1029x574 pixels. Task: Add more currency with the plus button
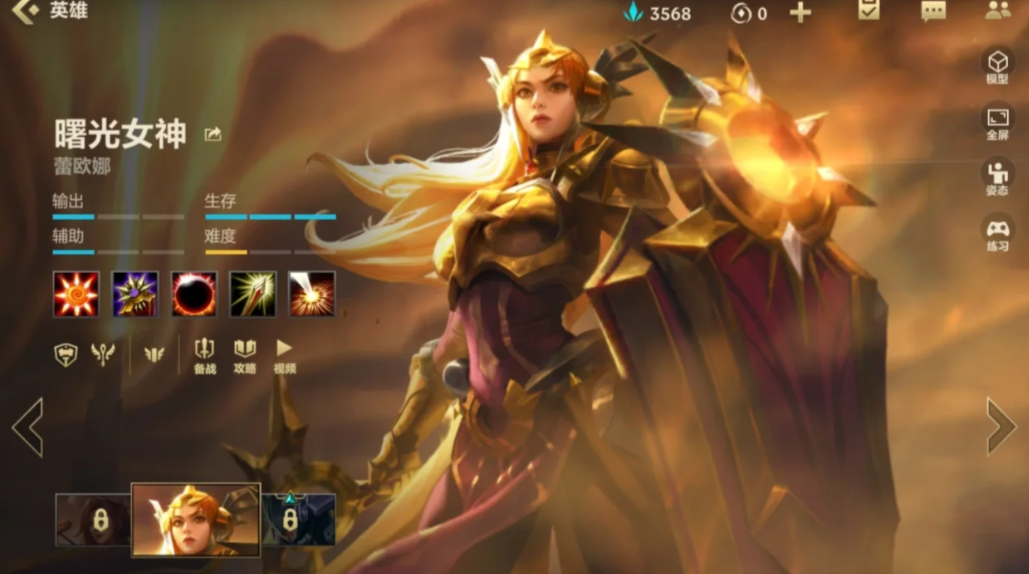pos(800,13)
